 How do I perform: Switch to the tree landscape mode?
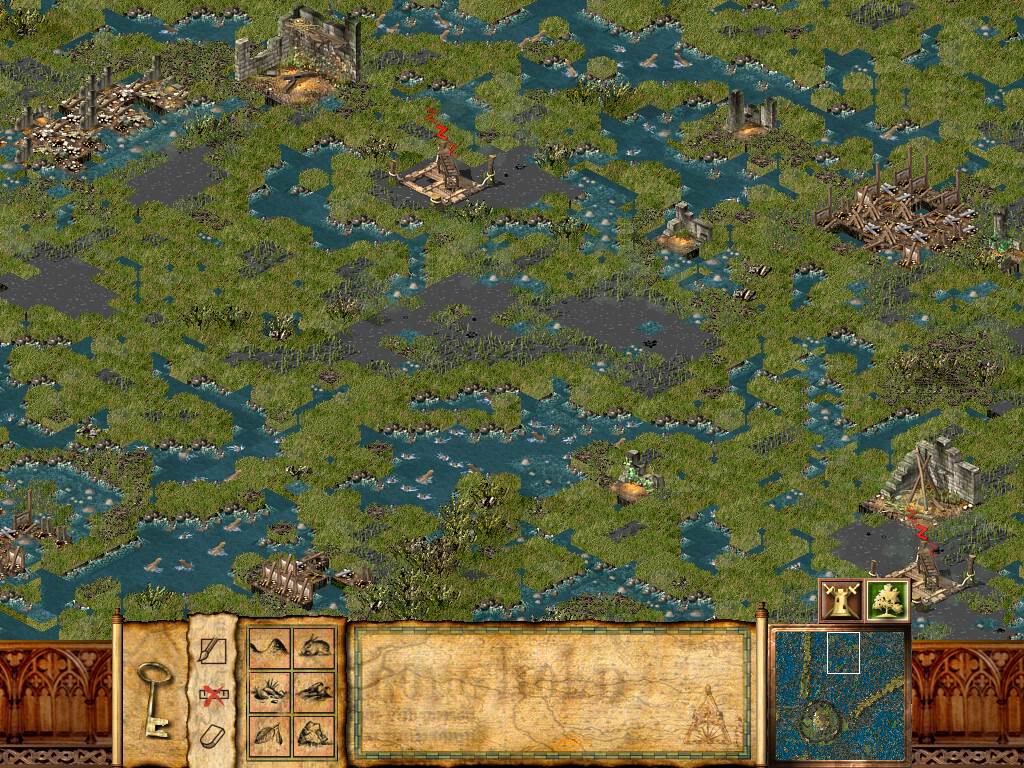coord(886,600)
